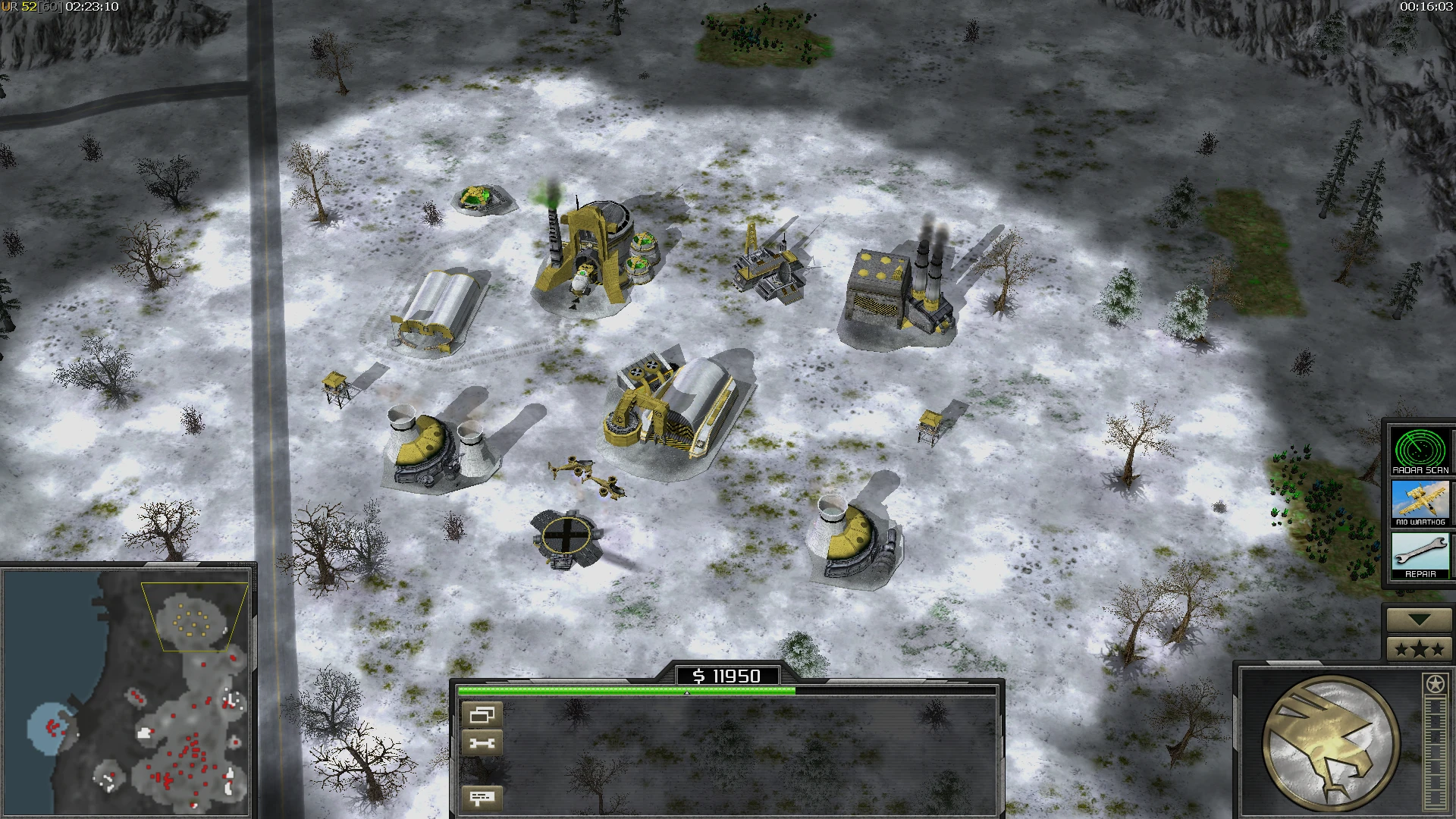Click the star rank icon above the experience meter
Image resolution: width=1456 pixels, height=819 pixels.
tap(1433, 681)
